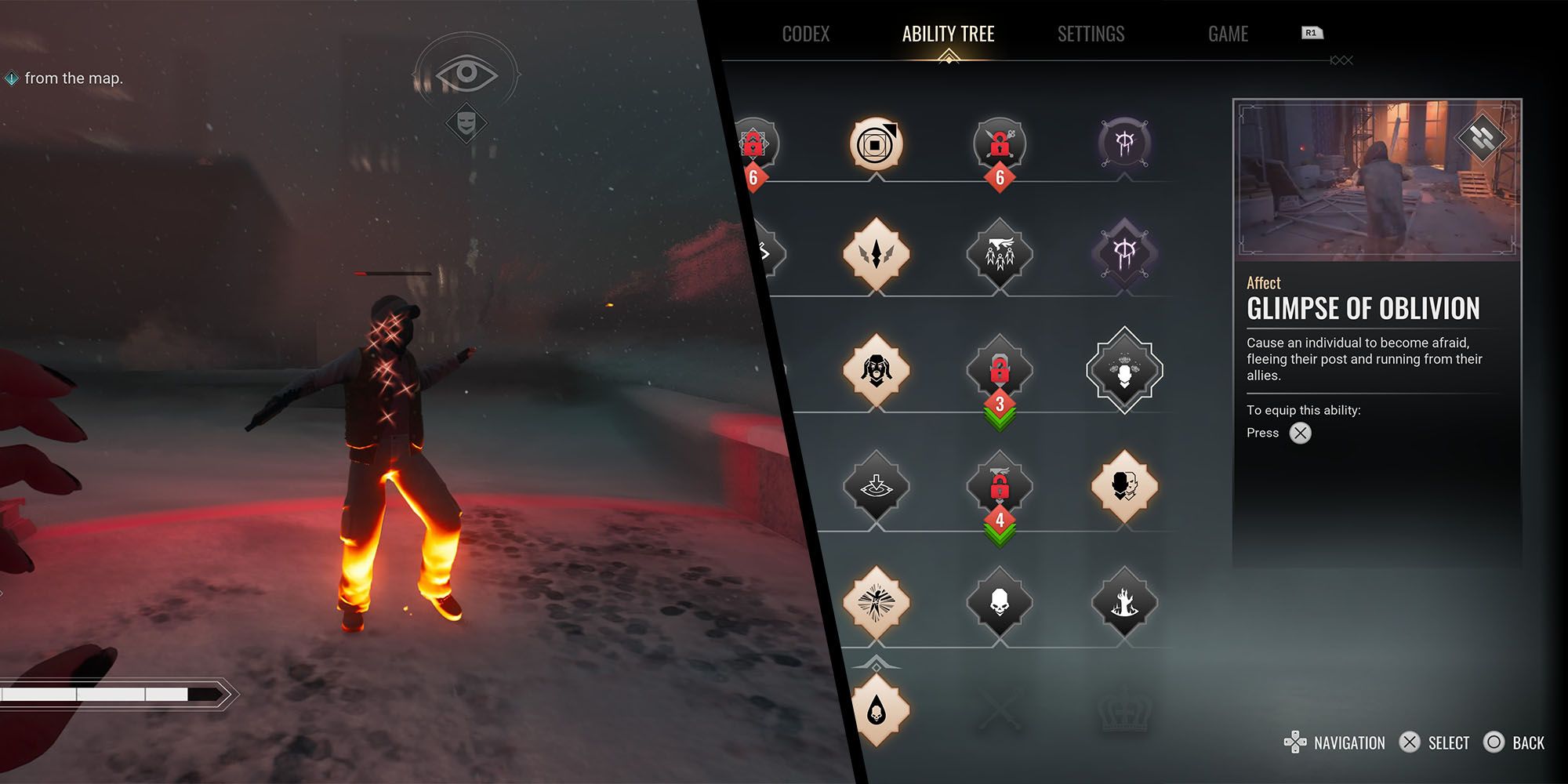The width and height of the screenshot is (1568, 784).
Task: Select the locked ability costing 4 points
Action: click(1000, 486)
